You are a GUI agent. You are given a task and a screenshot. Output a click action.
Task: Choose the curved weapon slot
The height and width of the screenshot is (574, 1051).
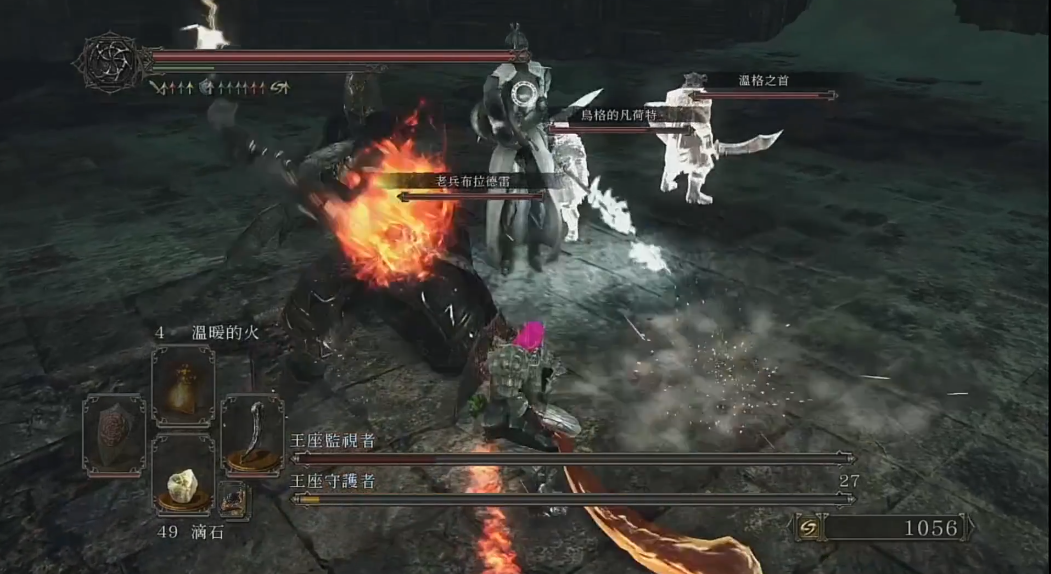[252, 435]
